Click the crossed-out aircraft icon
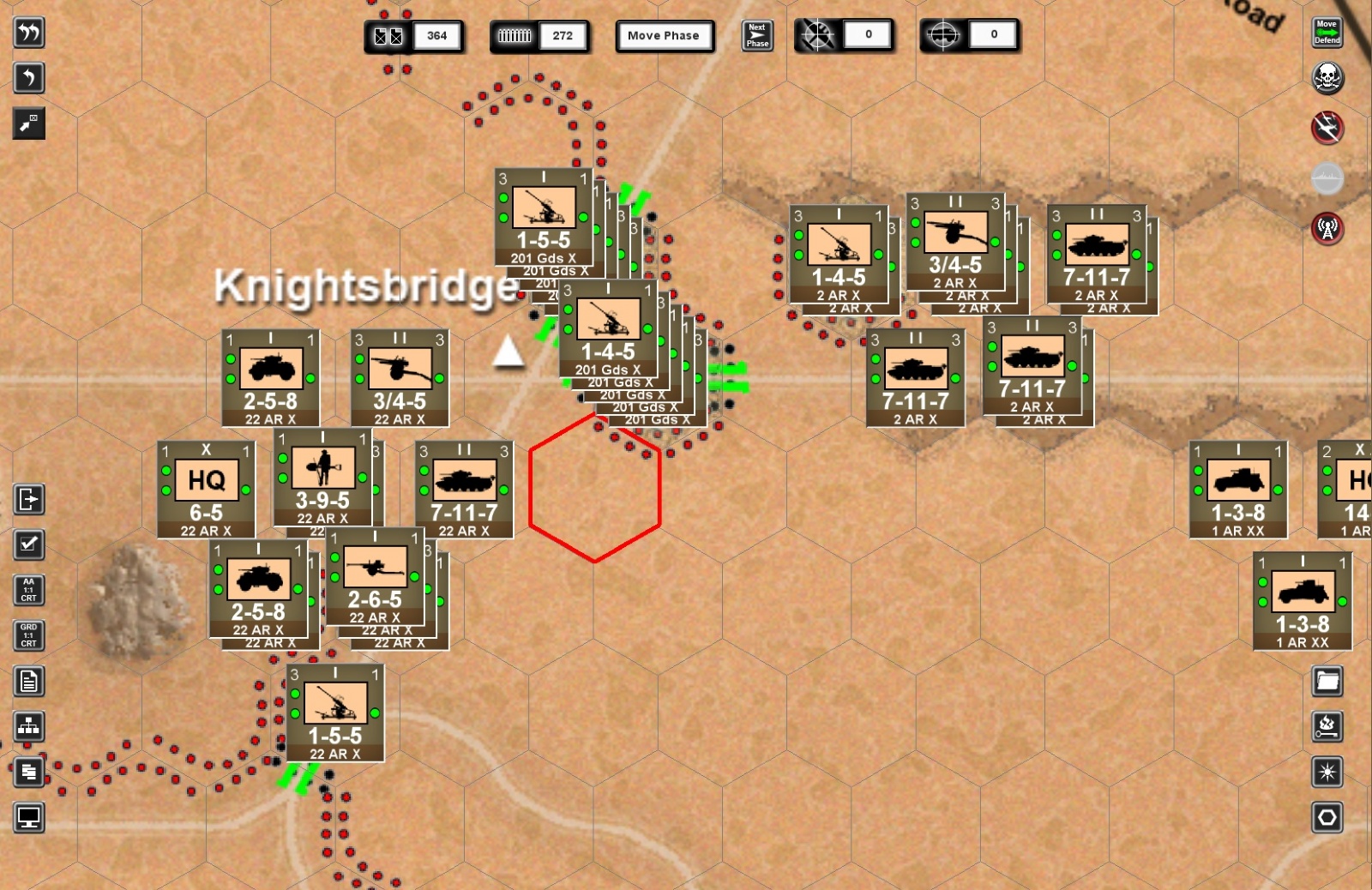Image resolution: width=1372 pixels, height=890 pixels. point(1327,128)
